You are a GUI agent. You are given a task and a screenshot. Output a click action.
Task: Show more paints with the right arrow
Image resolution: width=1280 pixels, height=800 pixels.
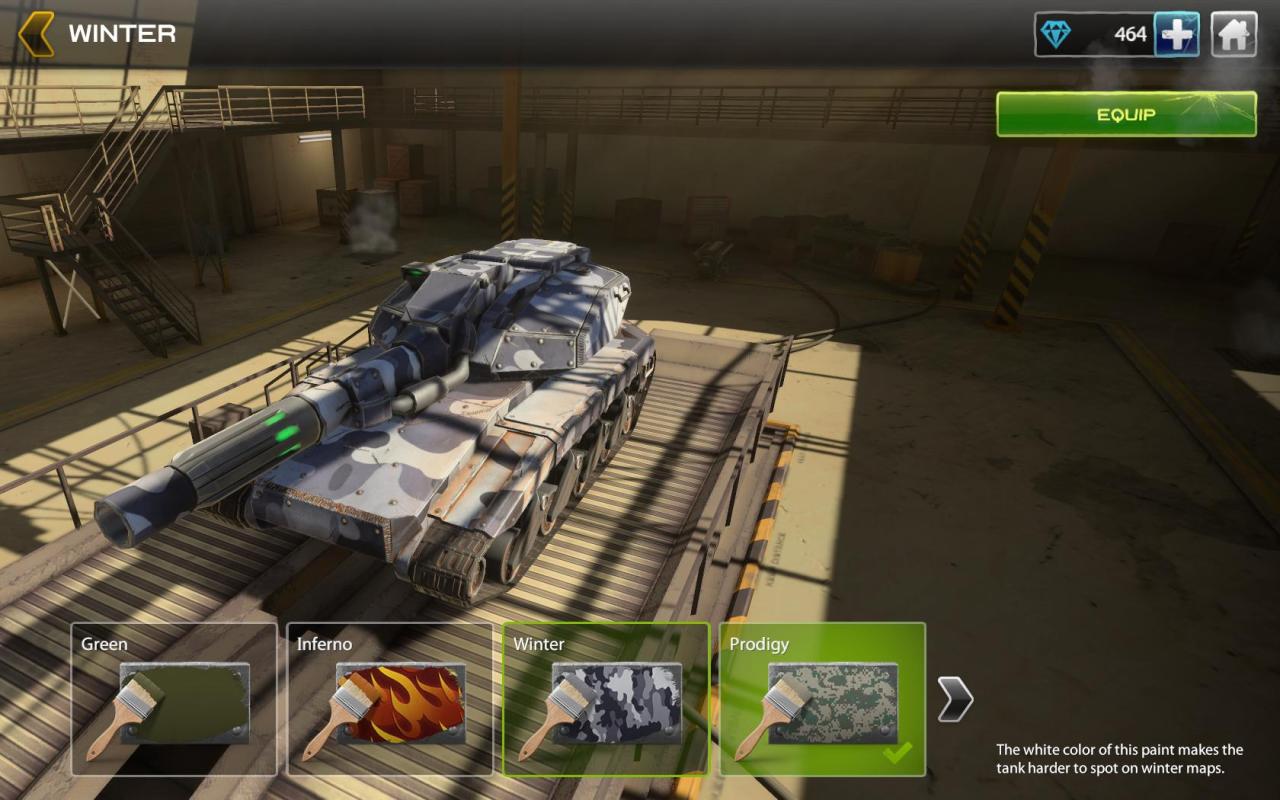coord(955,699)
